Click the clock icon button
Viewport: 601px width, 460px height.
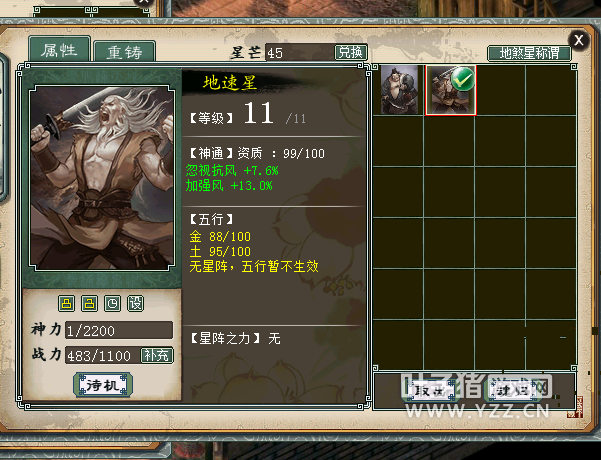(x=112, y=303)
